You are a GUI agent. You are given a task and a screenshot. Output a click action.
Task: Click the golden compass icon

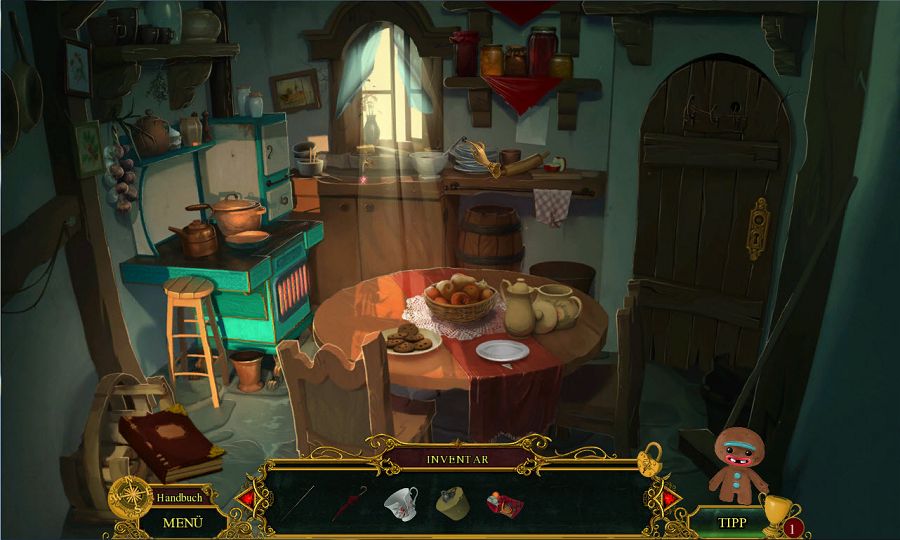(x=128, y=495)
